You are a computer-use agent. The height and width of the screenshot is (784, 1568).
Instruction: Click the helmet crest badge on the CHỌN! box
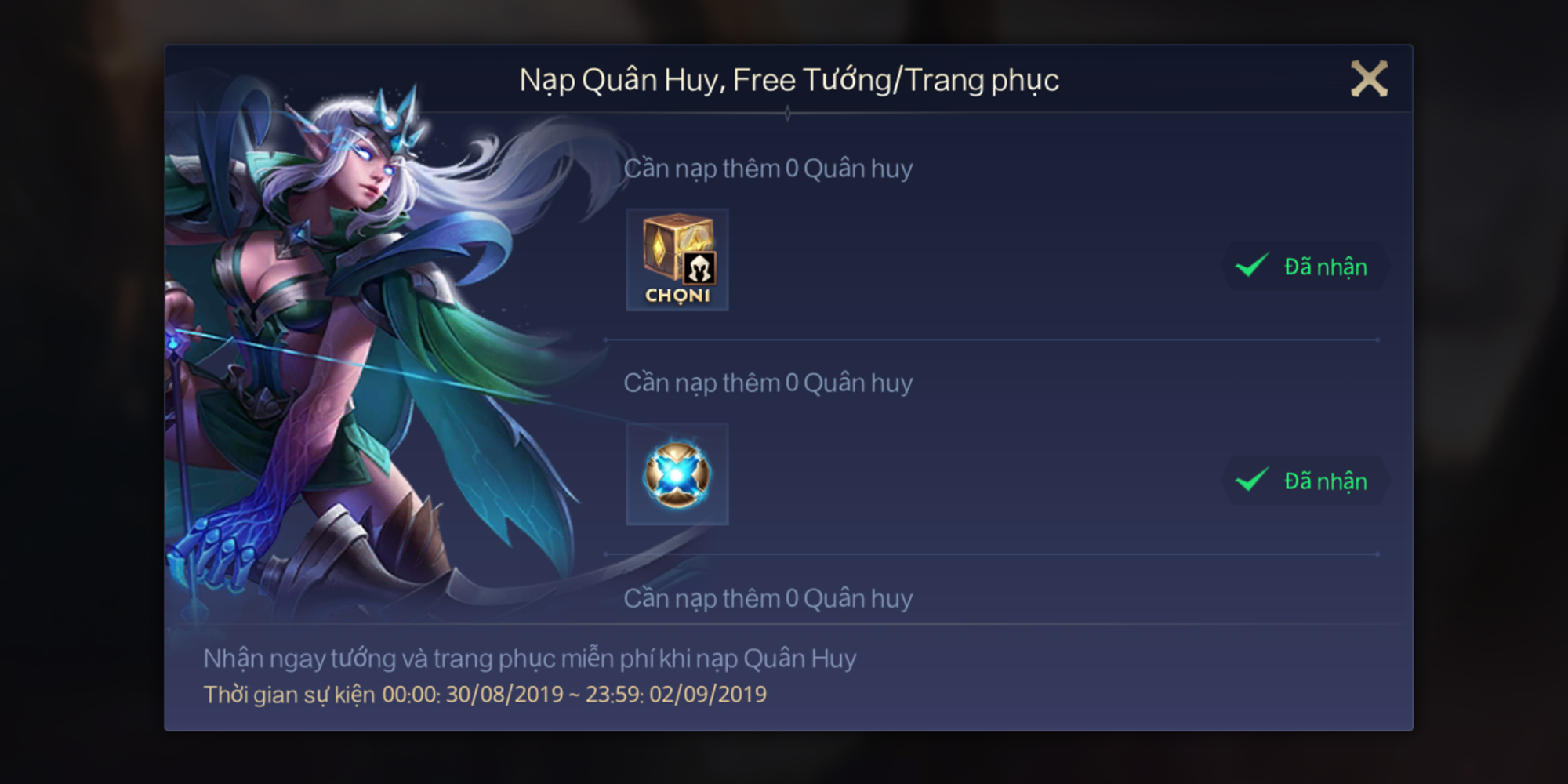coord(699,269)
